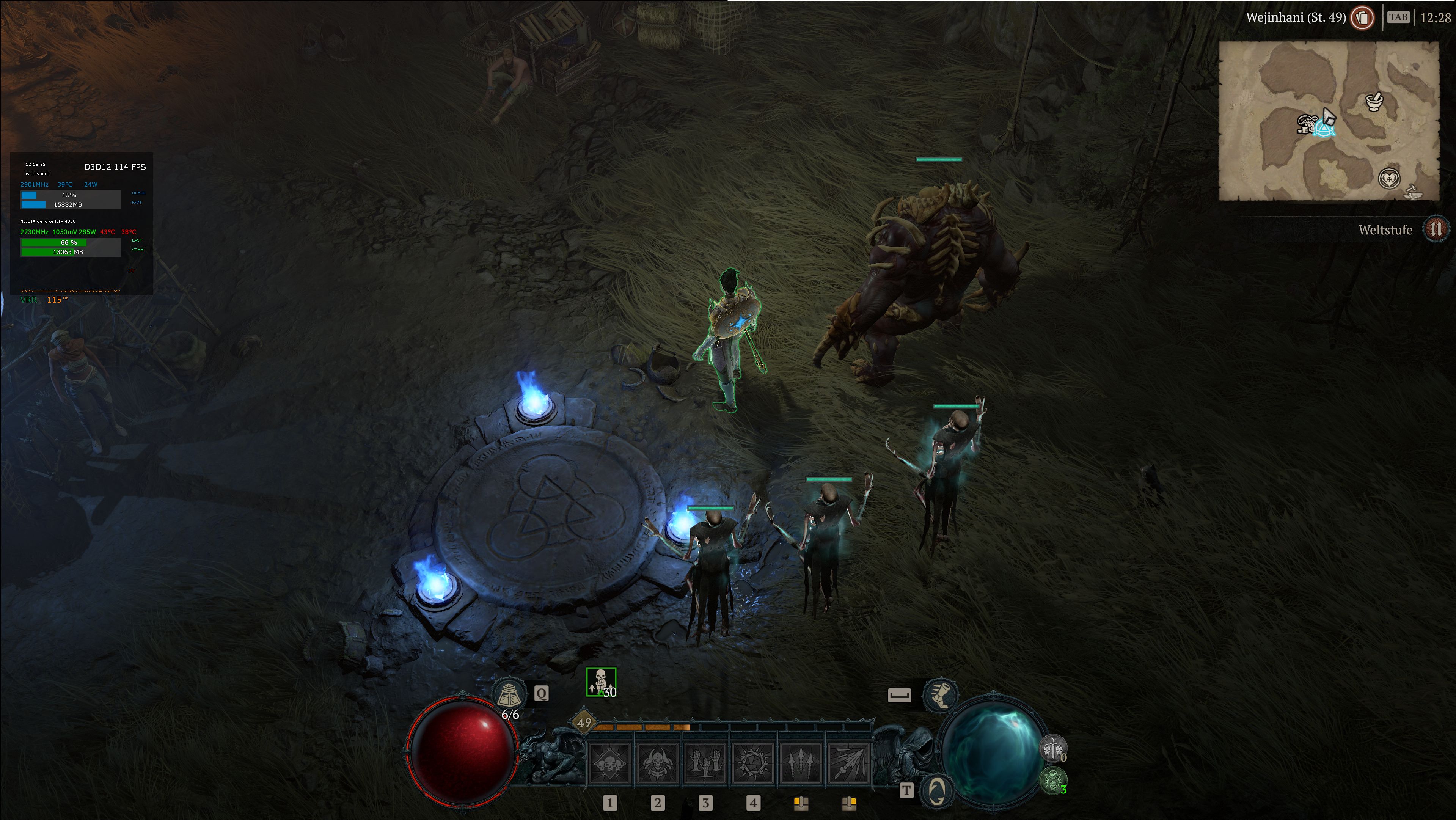
Task: Select the skeleton summon skill above the skill bar
Action: 601,682
